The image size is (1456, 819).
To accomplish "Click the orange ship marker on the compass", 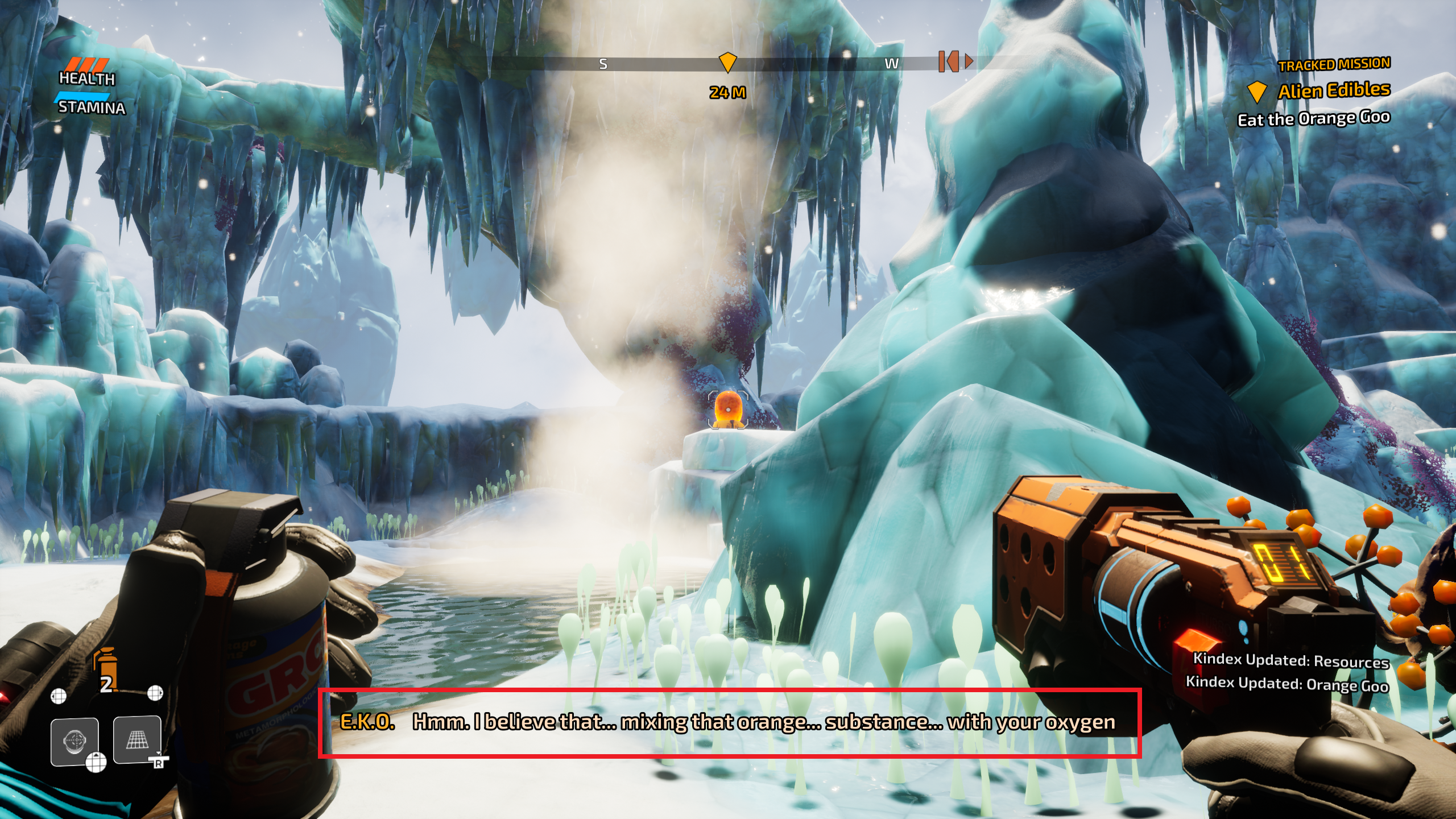I will [x=950, y=61].
